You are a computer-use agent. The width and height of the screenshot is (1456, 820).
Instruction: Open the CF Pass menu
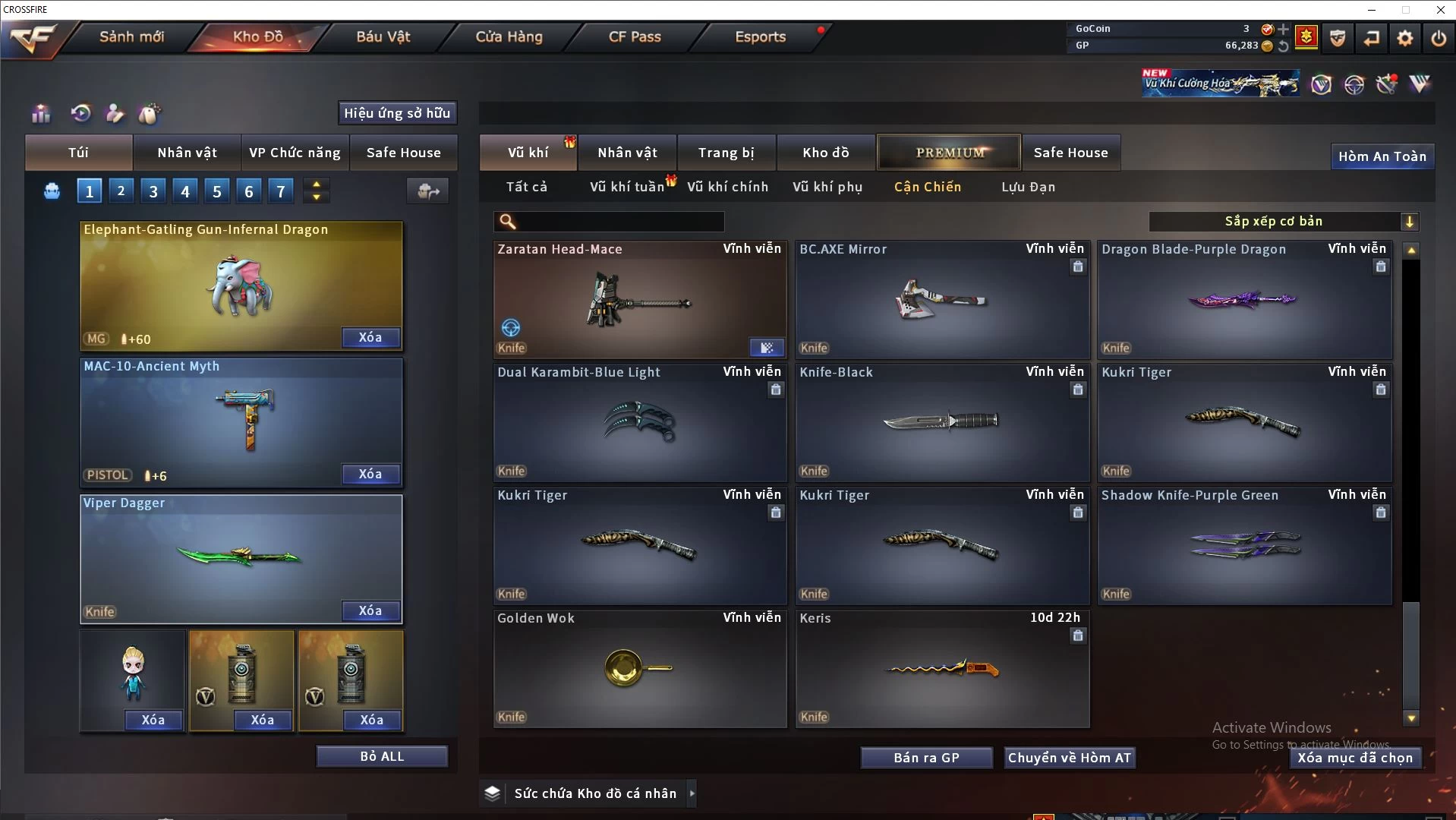pyautogui.click(x=635, y=36)
